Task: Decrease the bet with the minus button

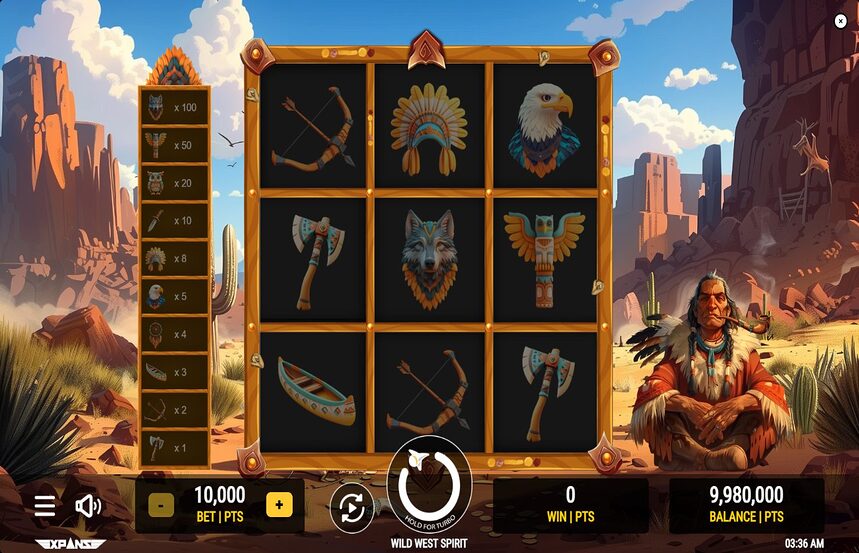Action: (x=160, y=505)
